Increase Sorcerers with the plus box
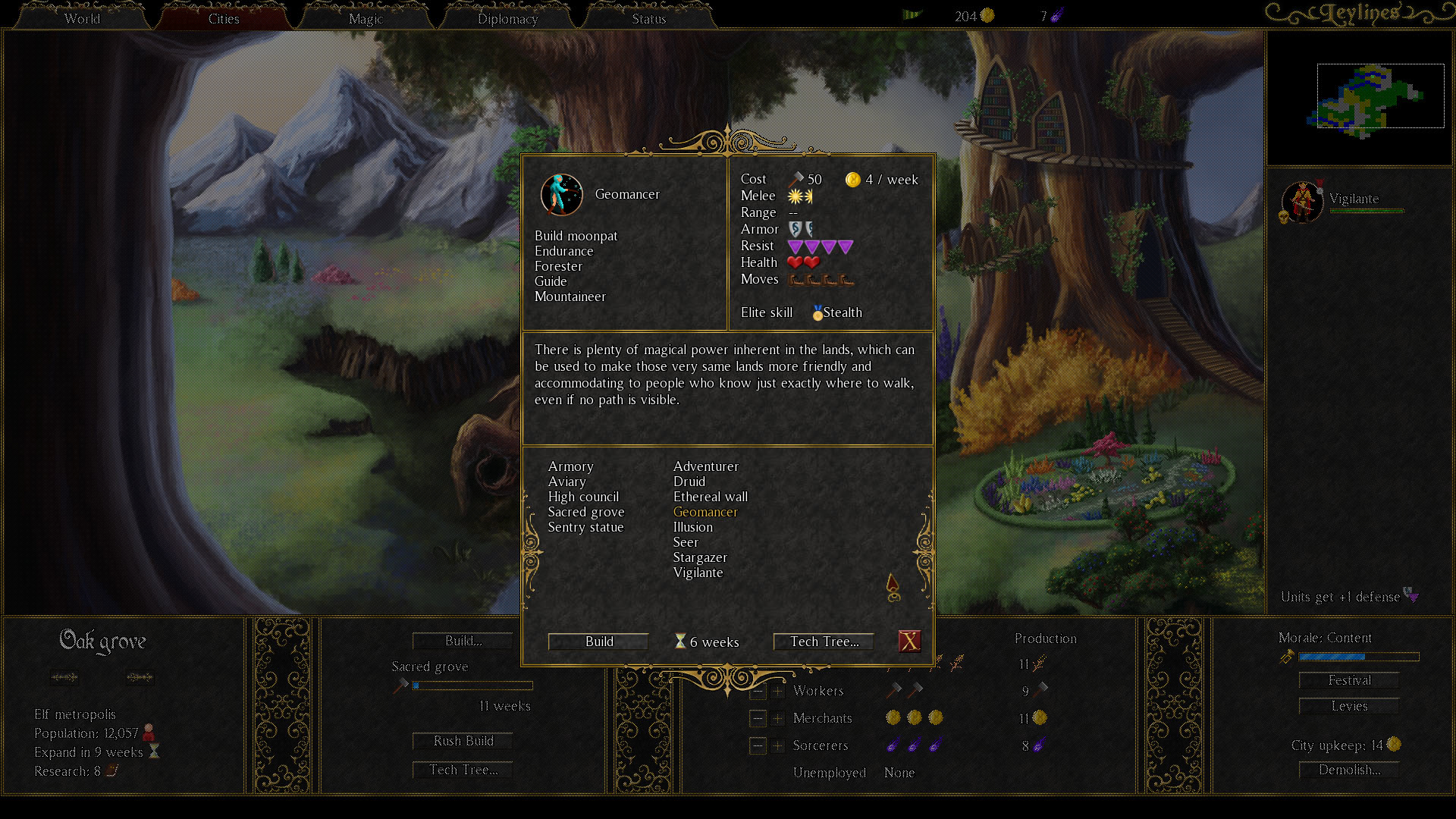Image resolution: width=1456 pixels, height=819 pixels. [778, 745]
